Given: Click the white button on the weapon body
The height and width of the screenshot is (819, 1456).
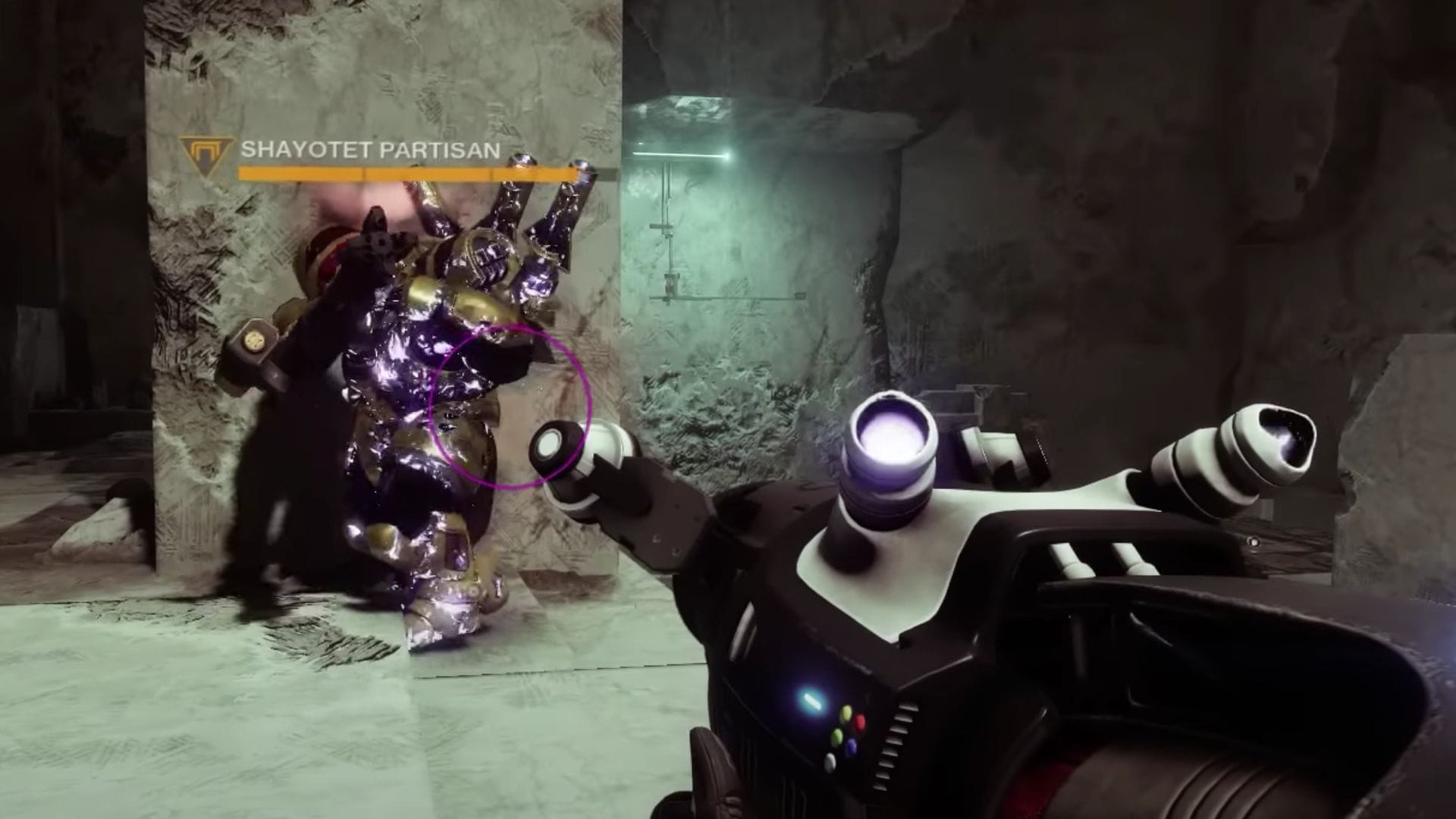Looking at the screenshot, I should point(830,761).
